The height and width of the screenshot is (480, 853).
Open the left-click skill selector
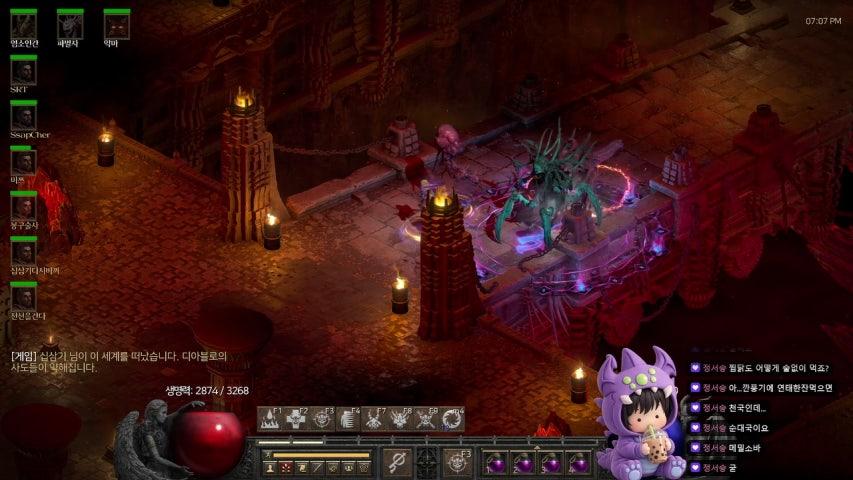397,462
